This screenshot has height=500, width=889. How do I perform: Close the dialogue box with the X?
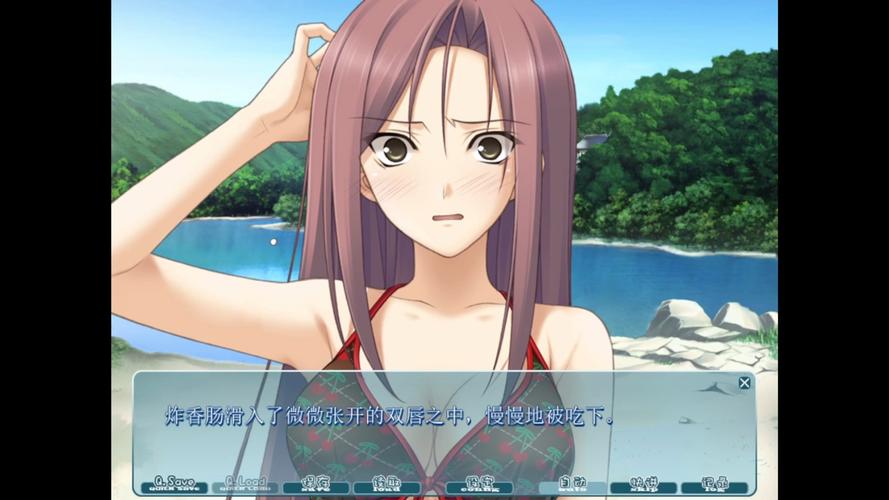tap(744, 383)
